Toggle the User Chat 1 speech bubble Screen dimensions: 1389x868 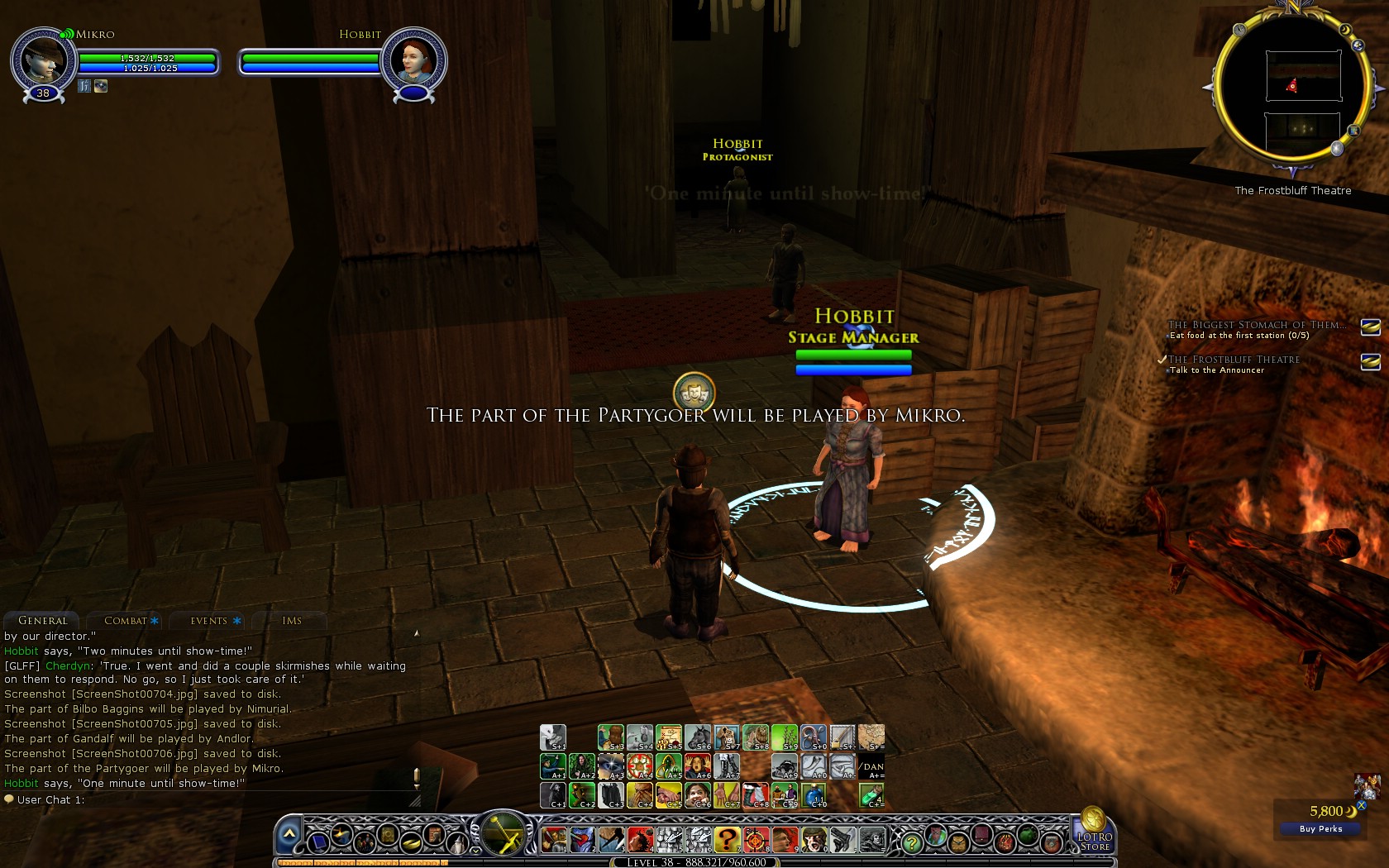(11, 799)
